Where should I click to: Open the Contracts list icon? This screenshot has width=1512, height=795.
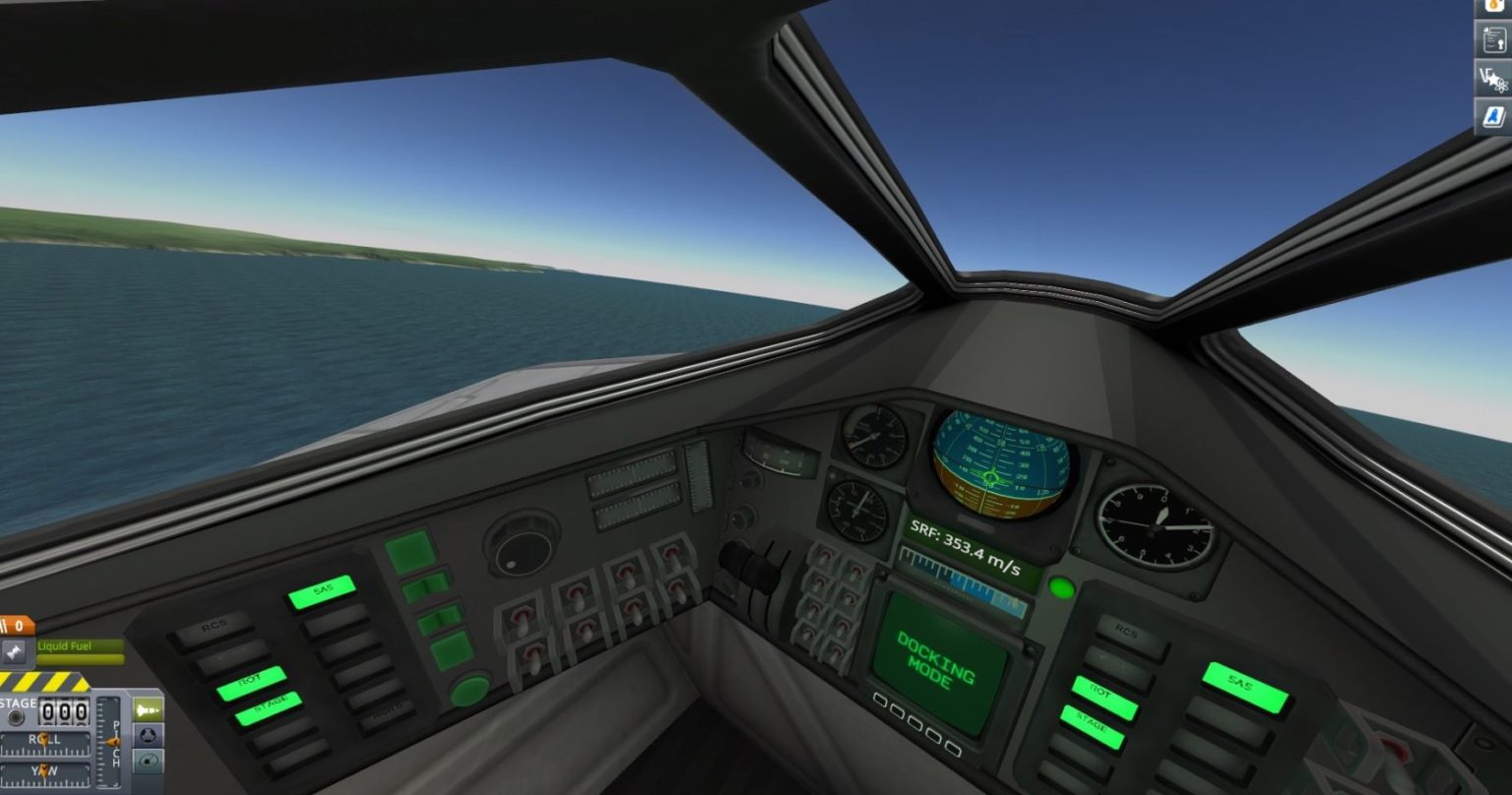click(x=1494, y=39)
